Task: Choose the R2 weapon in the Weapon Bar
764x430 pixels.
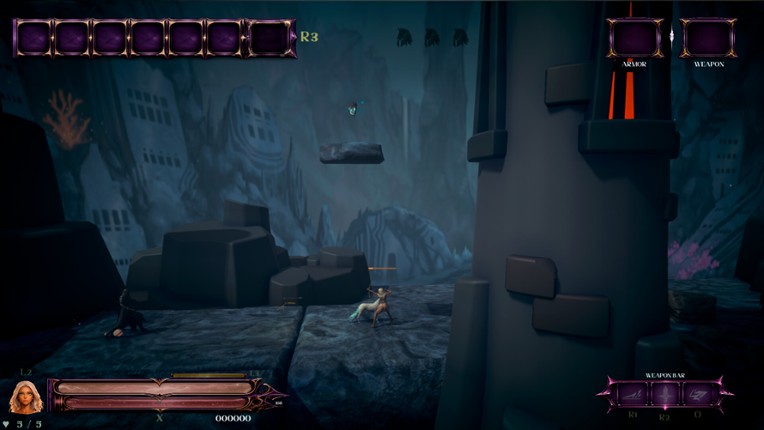Action: click(665, 394)
